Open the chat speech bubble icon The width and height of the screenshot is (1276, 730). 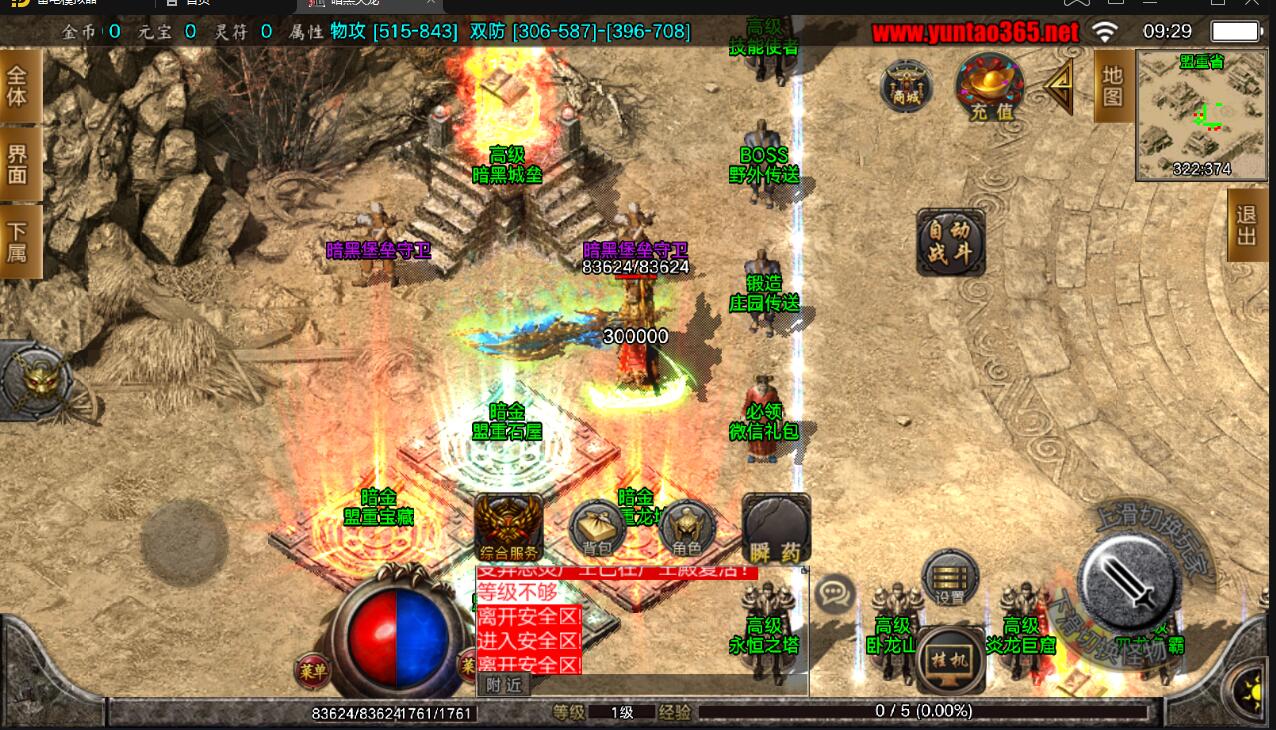833,592
